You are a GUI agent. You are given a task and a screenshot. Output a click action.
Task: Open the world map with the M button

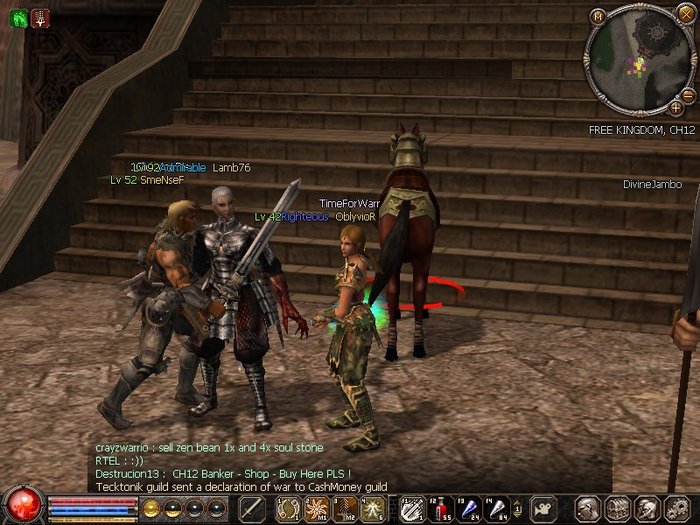click(x=598, y=15)
